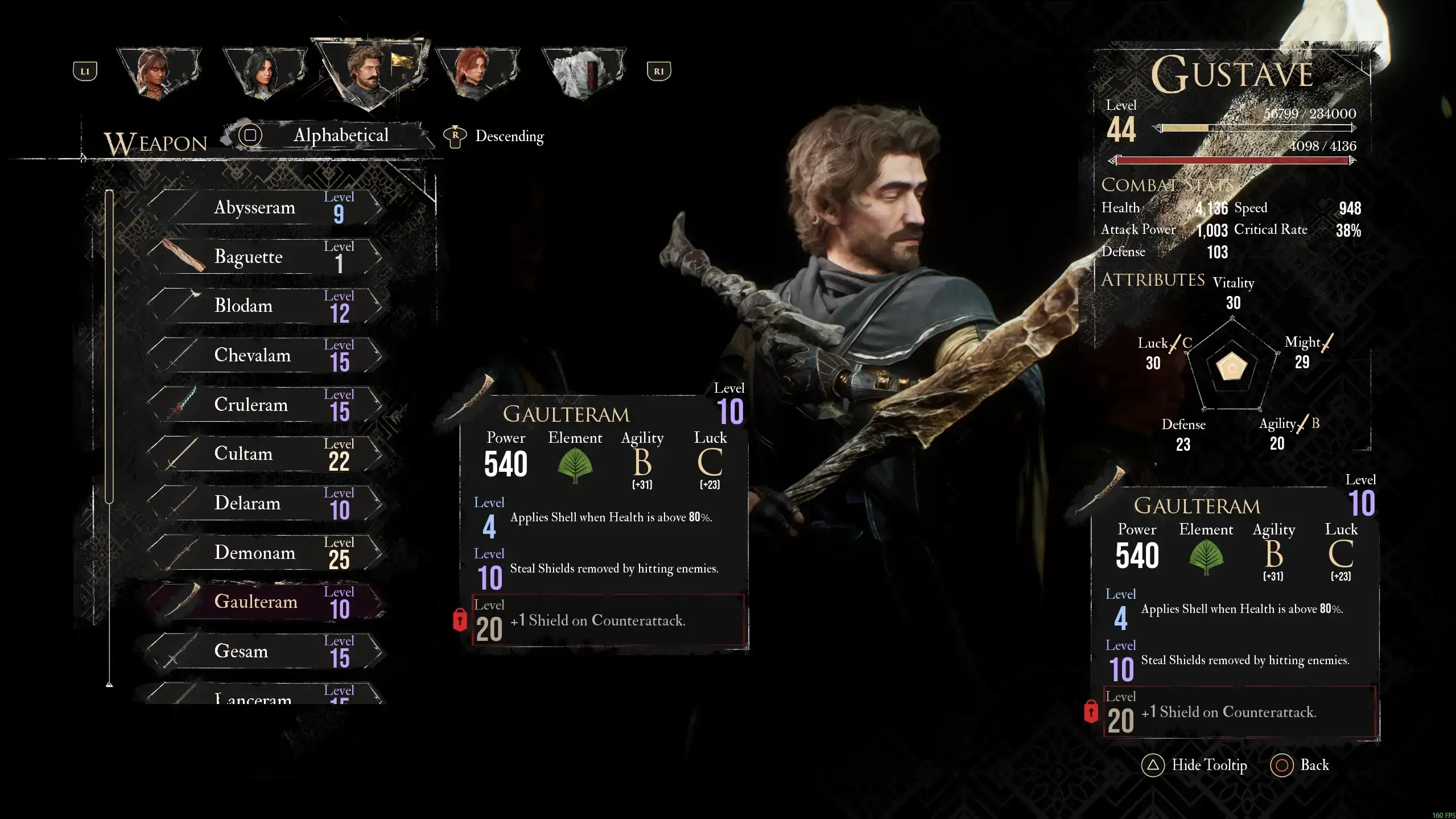The height and width of the screenshot is (819, 1456).
Task: Click the highlighted Gaulteram weapon
Action: 265,602
